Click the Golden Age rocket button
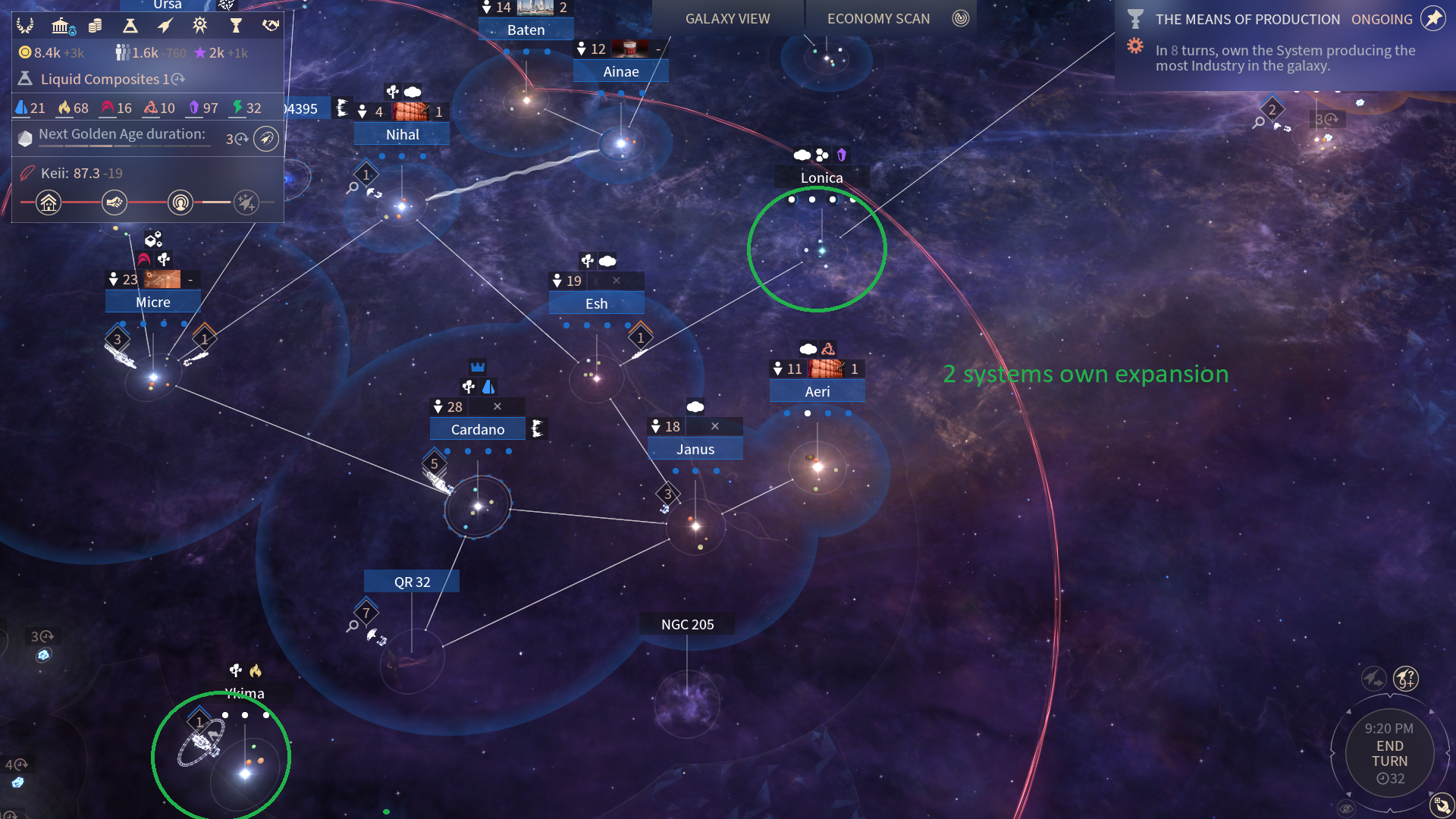This screenshot has width=1456, height=819. tap(265, 139)
